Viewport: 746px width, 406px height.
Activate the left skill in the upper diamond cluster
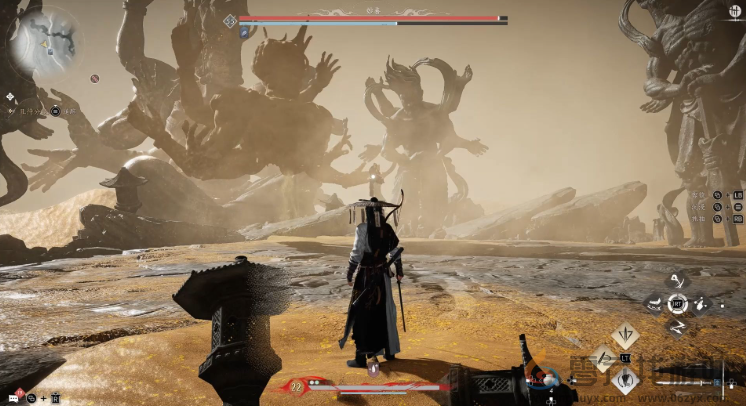654,303
